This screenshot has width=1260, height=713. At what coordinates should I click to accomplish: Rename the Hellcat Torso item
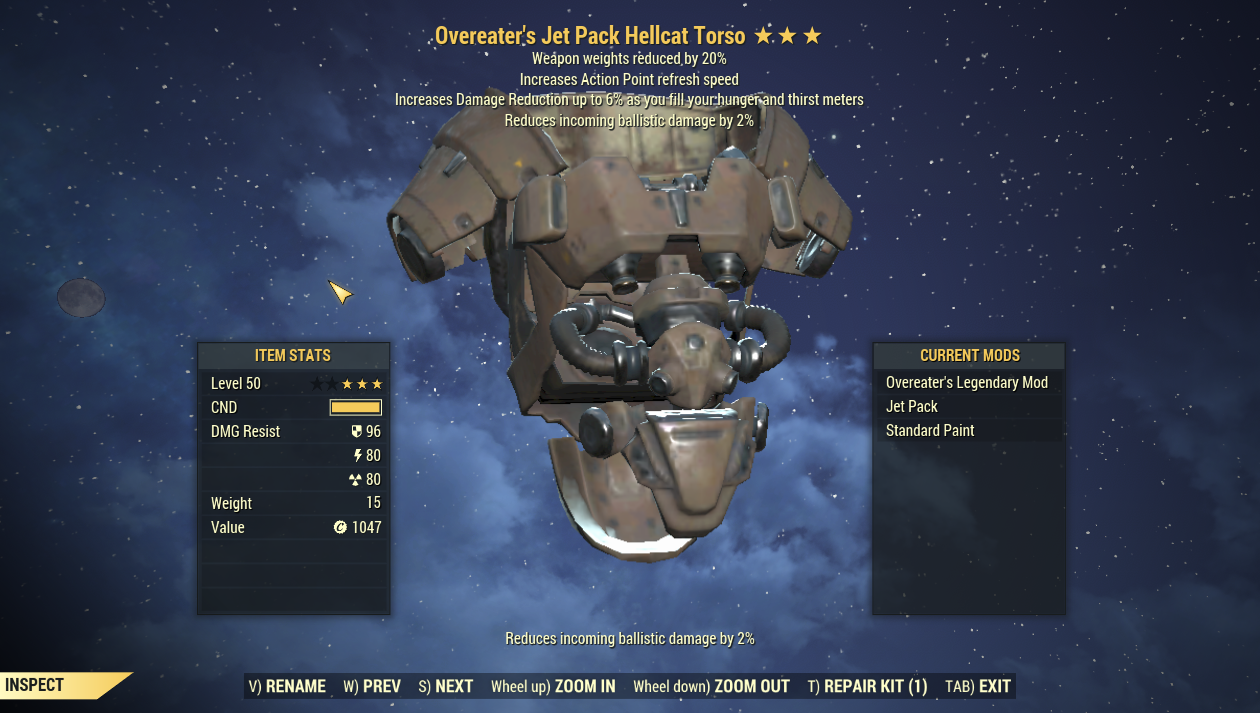(x=287, y=686)
